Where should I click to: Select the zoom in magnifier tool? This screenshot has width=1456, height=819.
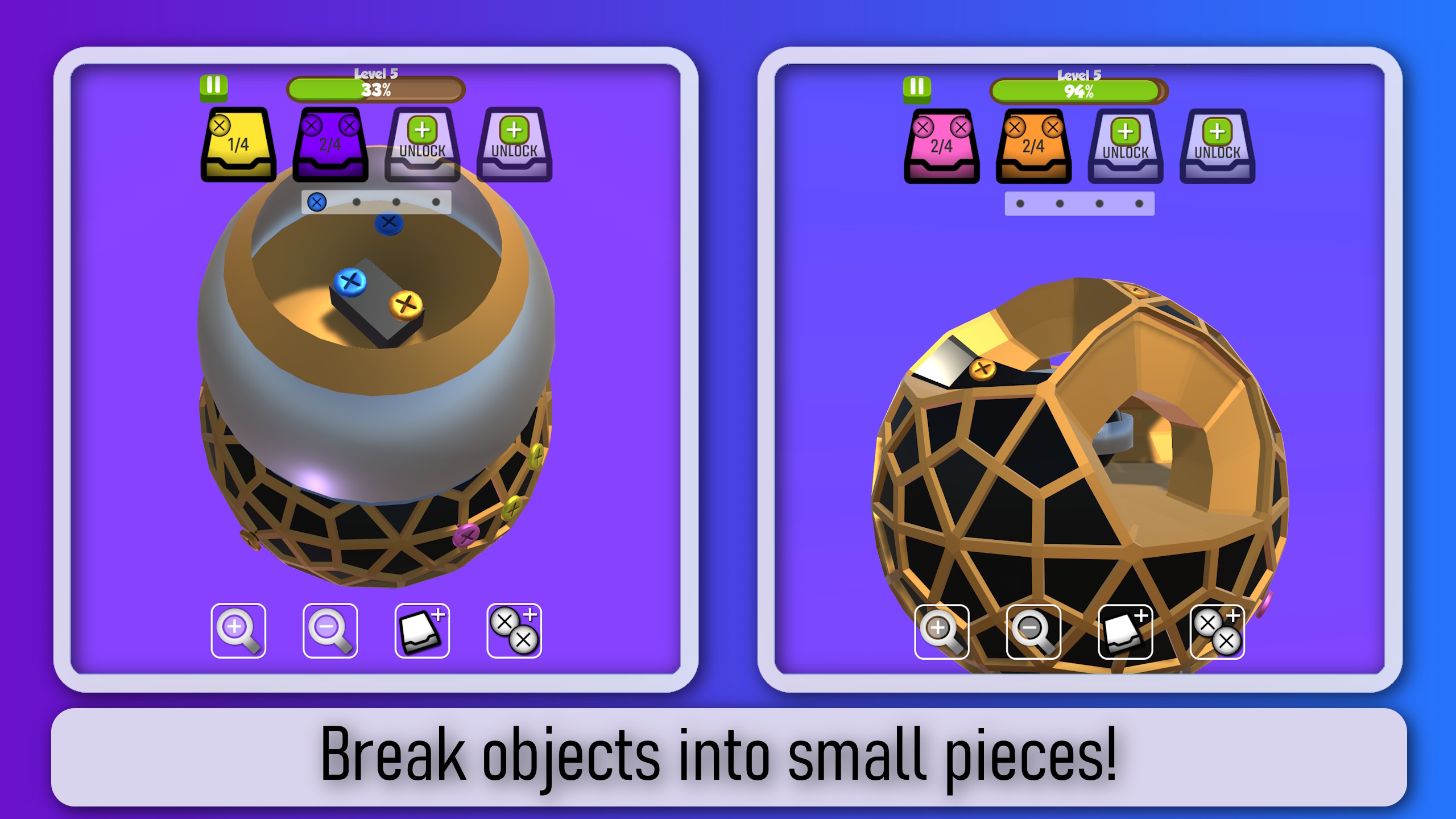point(239,630)
